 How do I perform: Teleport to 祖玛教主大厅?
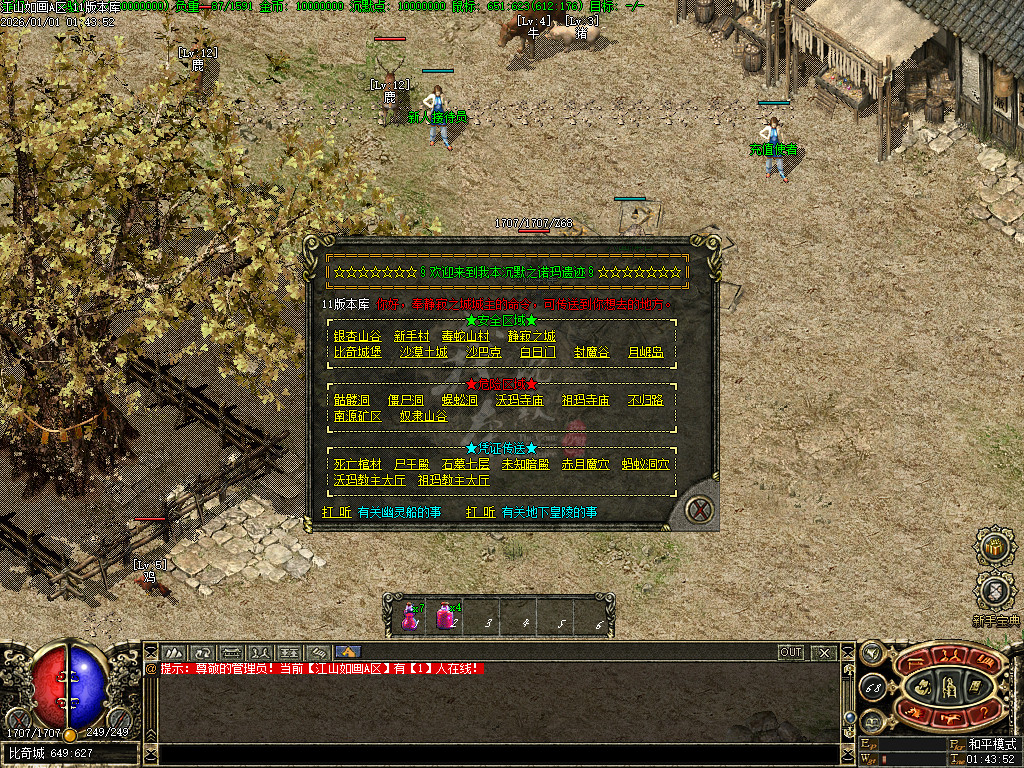pyautogui.click(x=453, y=480)
